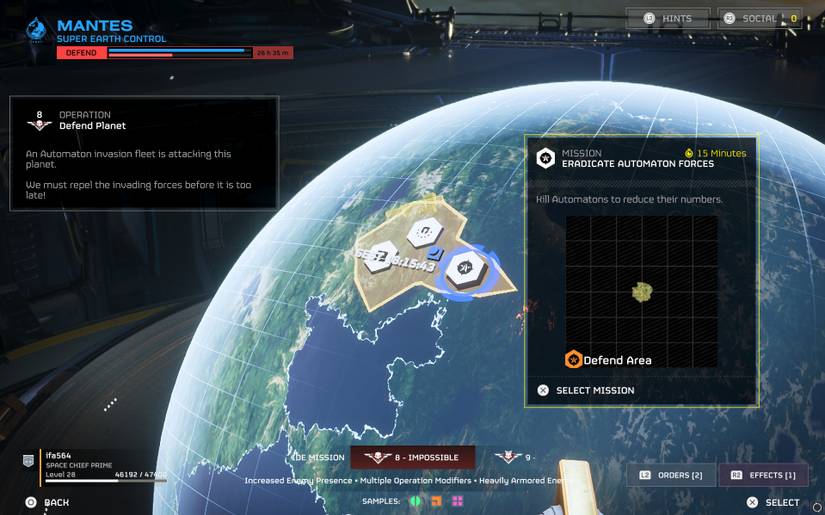
Task: Choose the top mission hexagon with the magnet icon
Action: point(425,232)
